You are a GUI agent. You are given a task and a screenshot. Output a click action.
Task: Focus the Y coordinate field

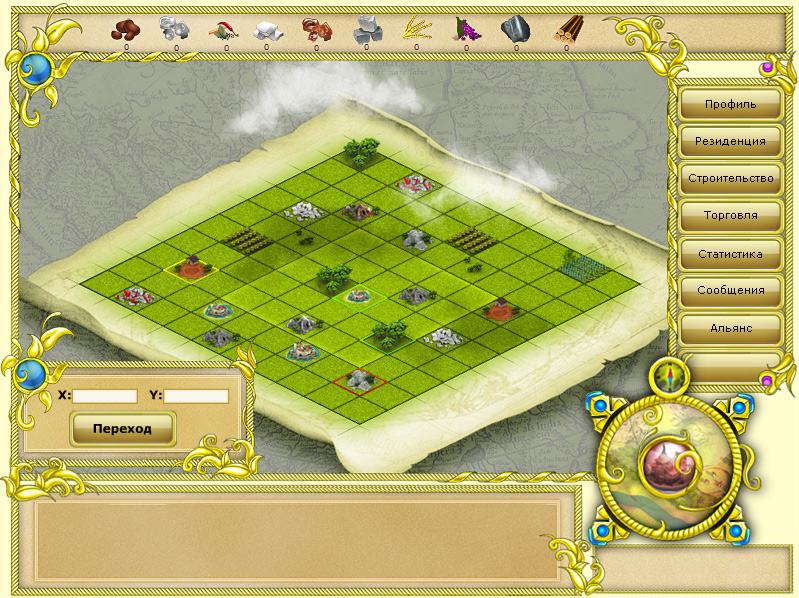[196, 396]
